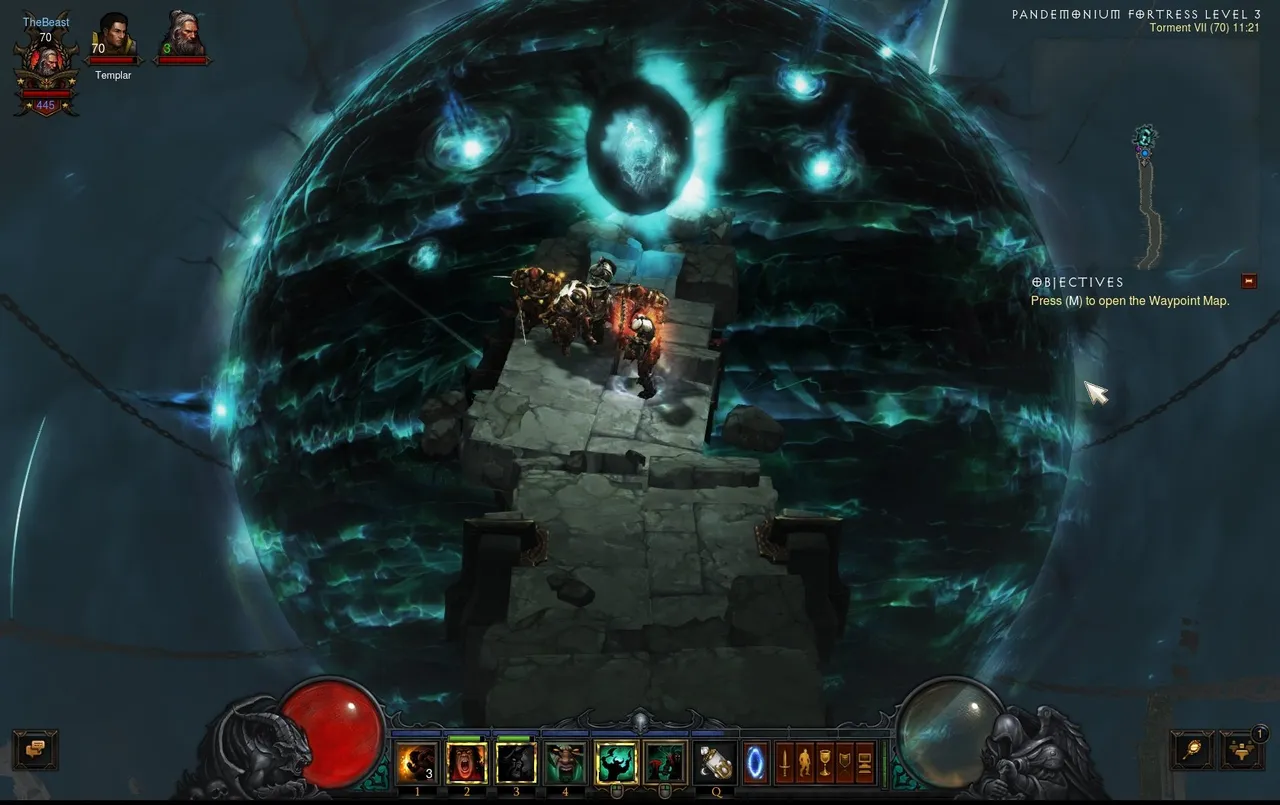Open the blue town portal

pos(755,763)
